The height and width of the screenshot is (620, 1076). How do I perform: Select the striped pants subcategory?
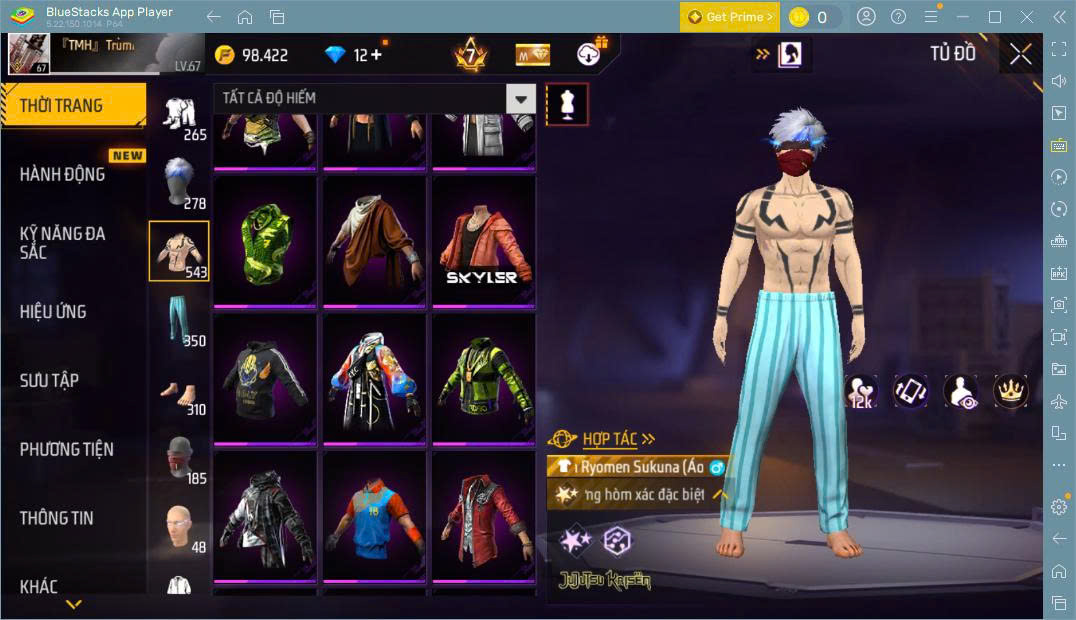179,319
